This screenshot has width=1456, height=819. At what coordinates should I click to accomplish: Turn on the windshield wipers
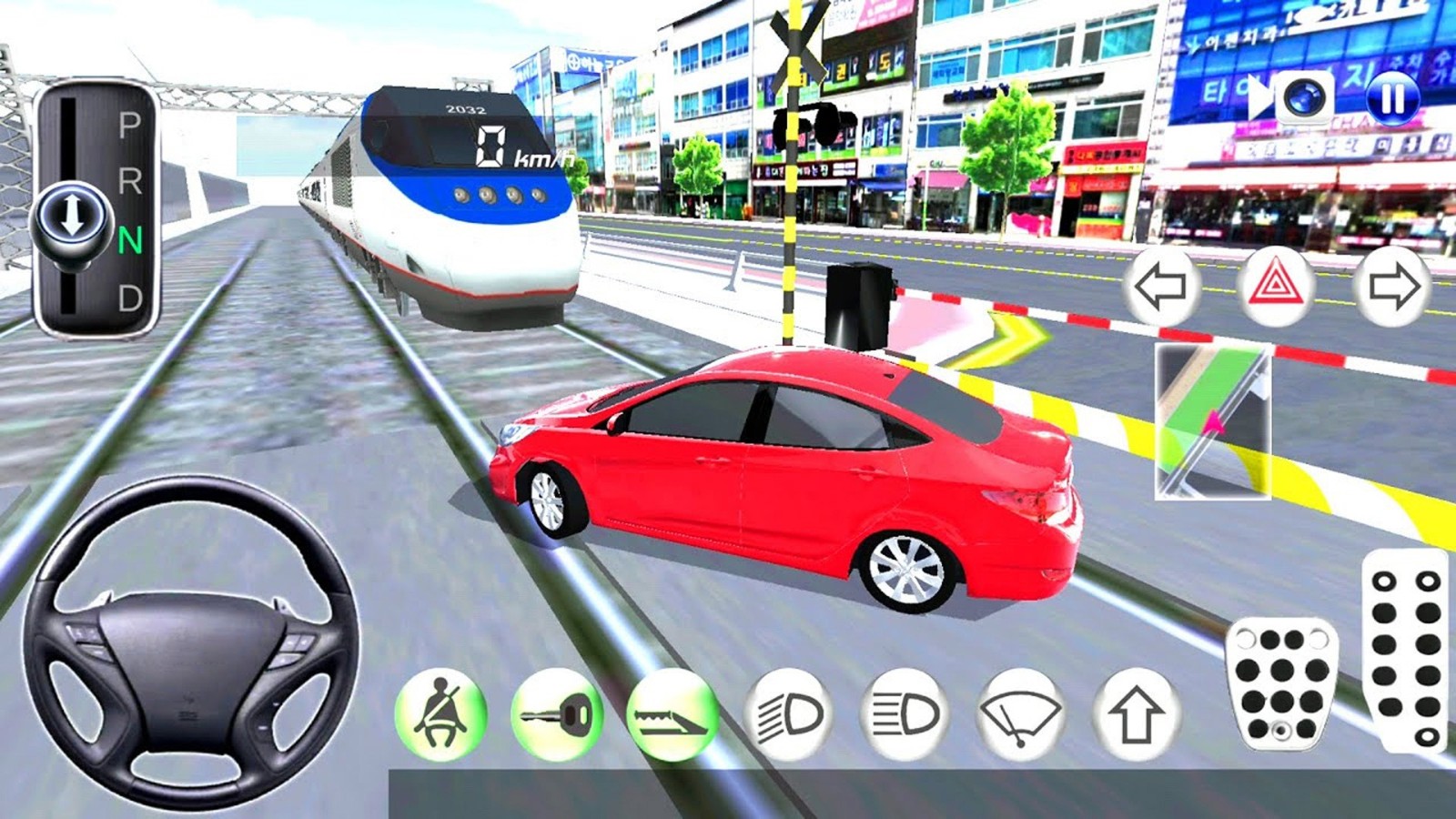1021,714
